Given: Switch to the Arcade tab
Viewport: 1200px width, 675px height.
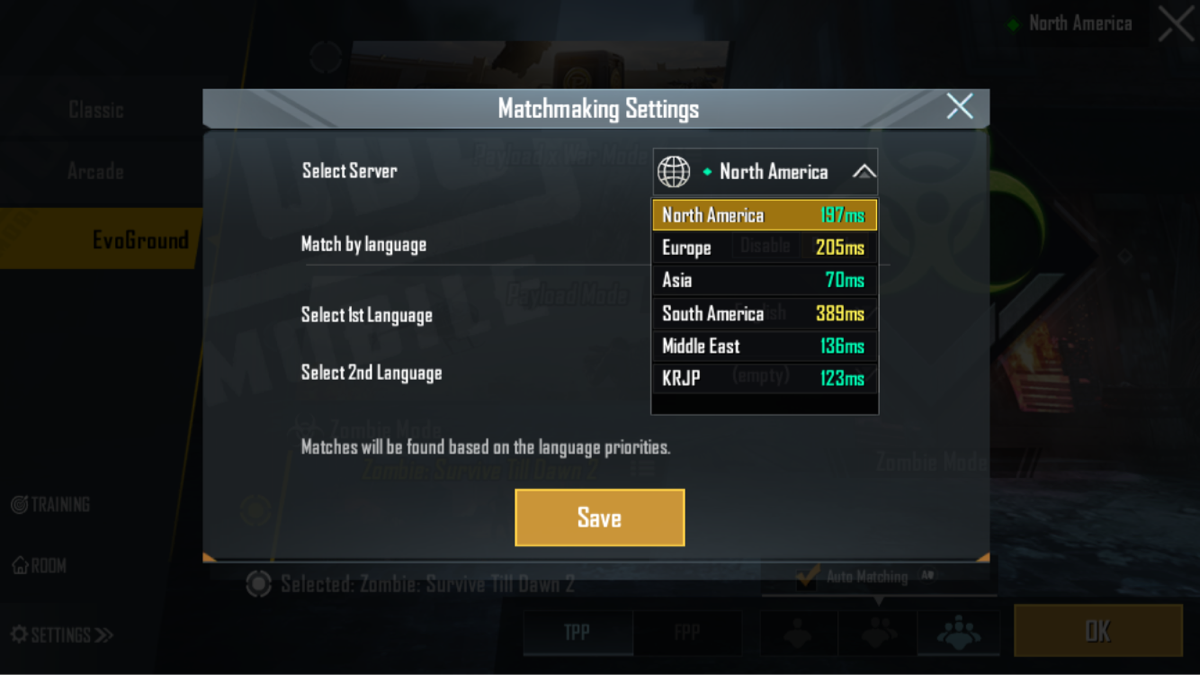Looking at the screenshot, I should click(96, 172).
